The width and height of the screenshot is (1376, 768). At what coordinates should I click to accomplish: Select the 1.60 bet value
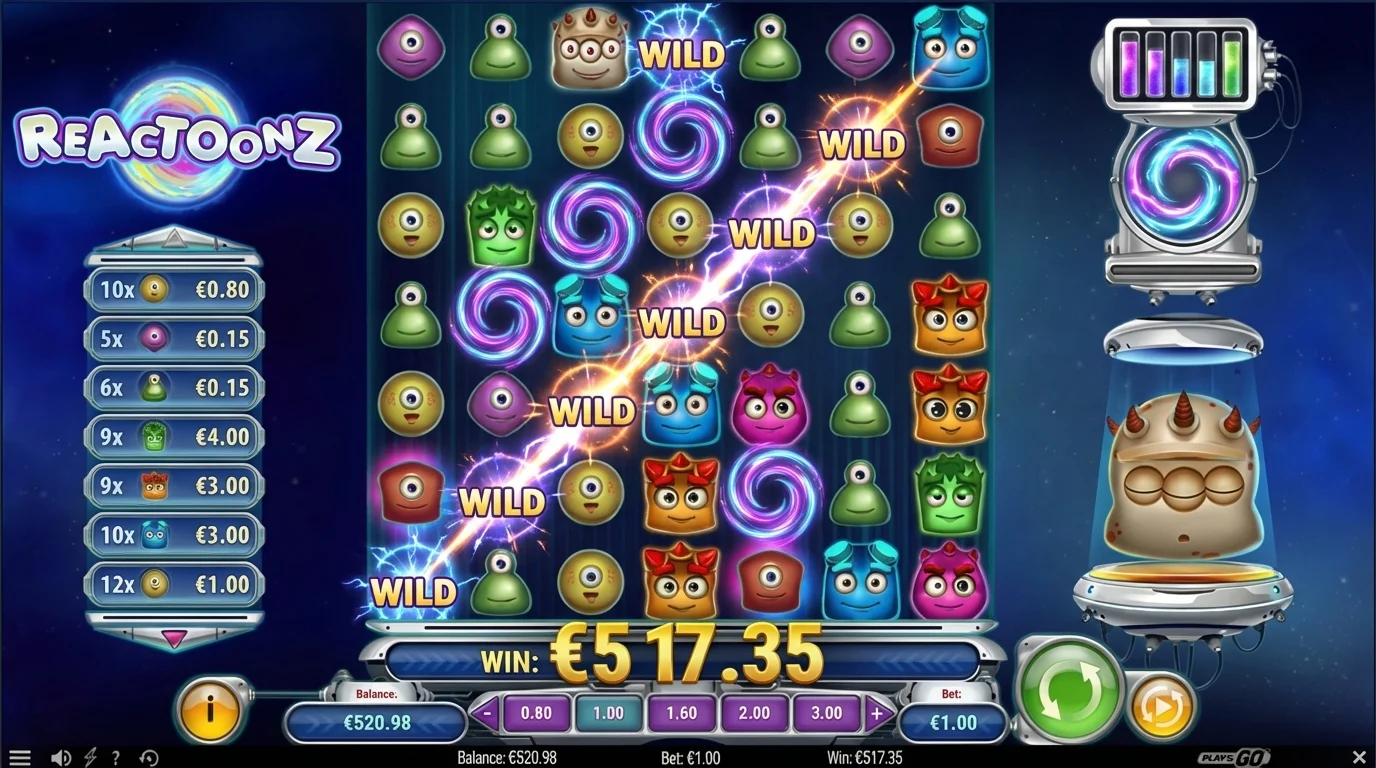(681, 712)
